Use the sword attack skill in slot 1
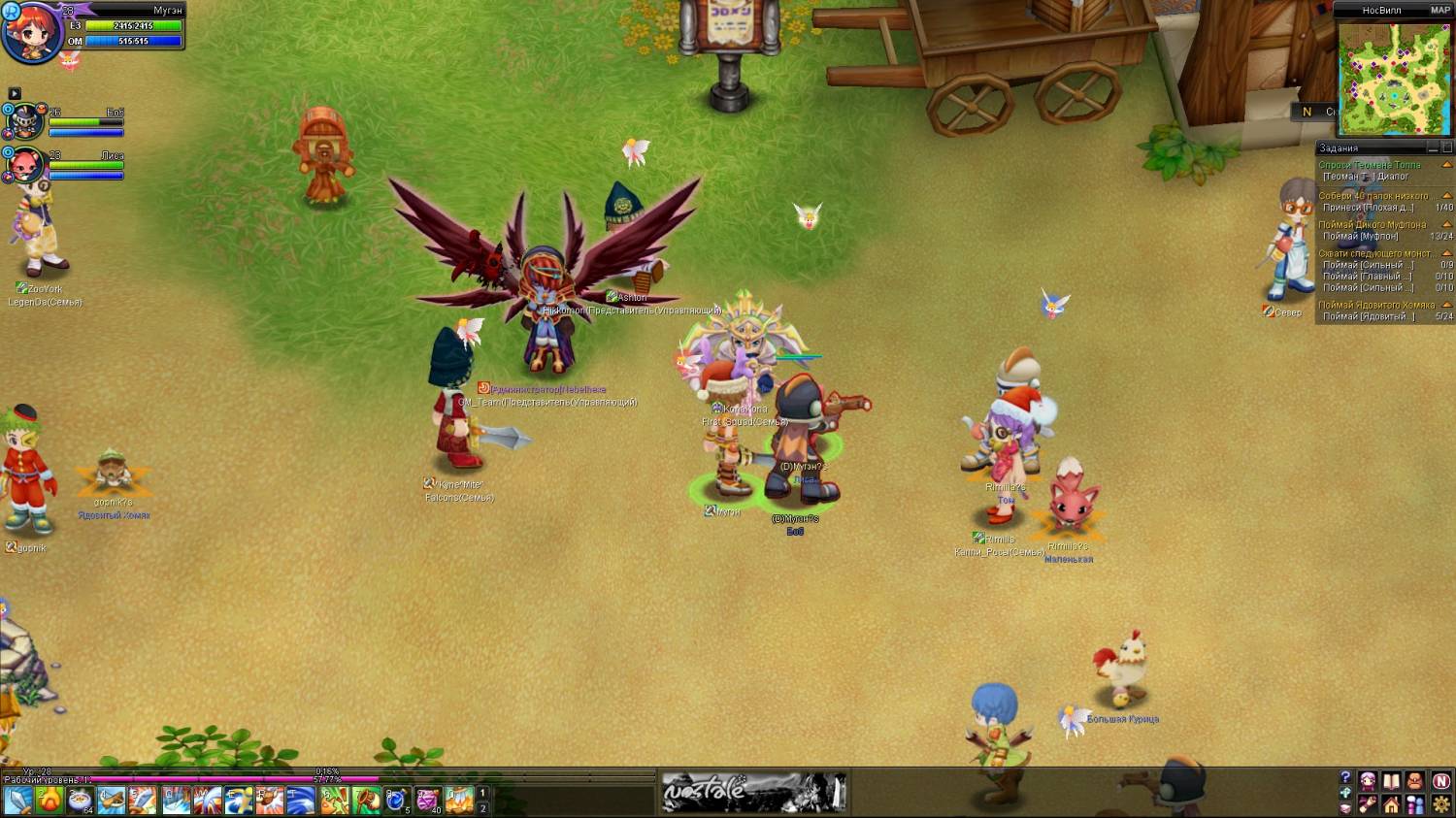The image size is (1456, 818). click(x=18, y=801)
